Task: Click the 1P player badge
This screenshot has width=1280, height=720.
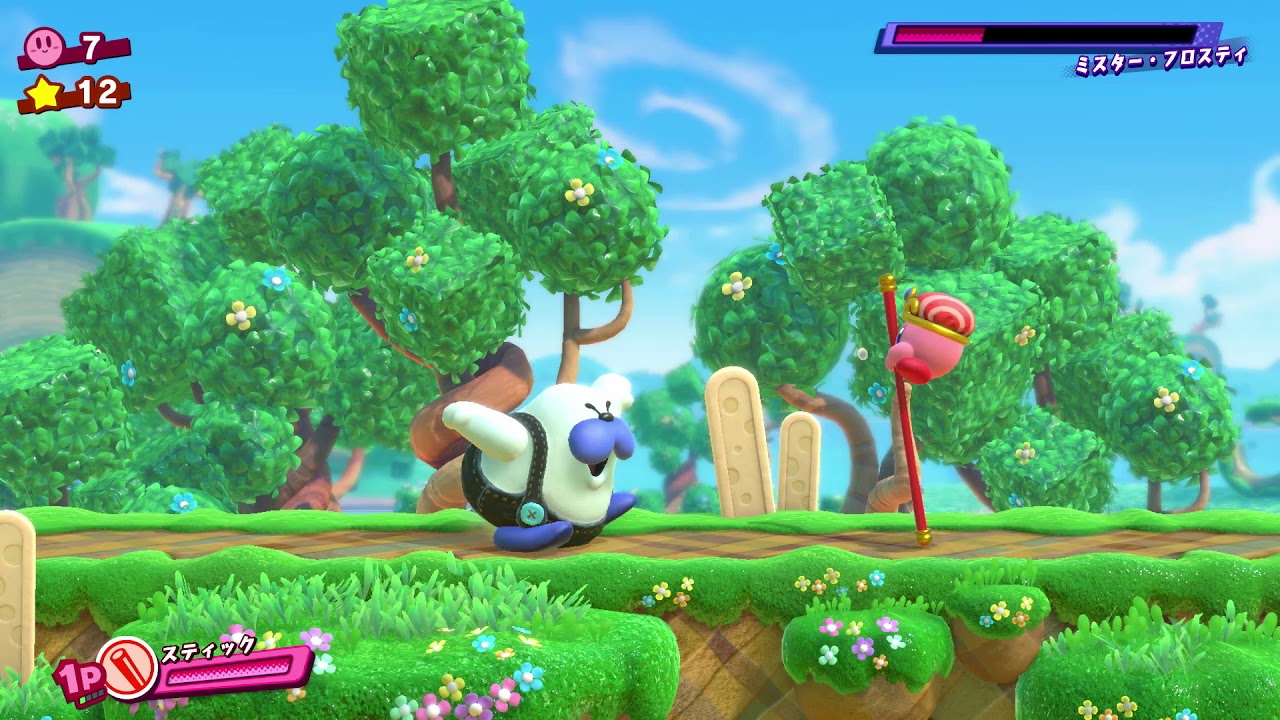Action: coord(78,680)
